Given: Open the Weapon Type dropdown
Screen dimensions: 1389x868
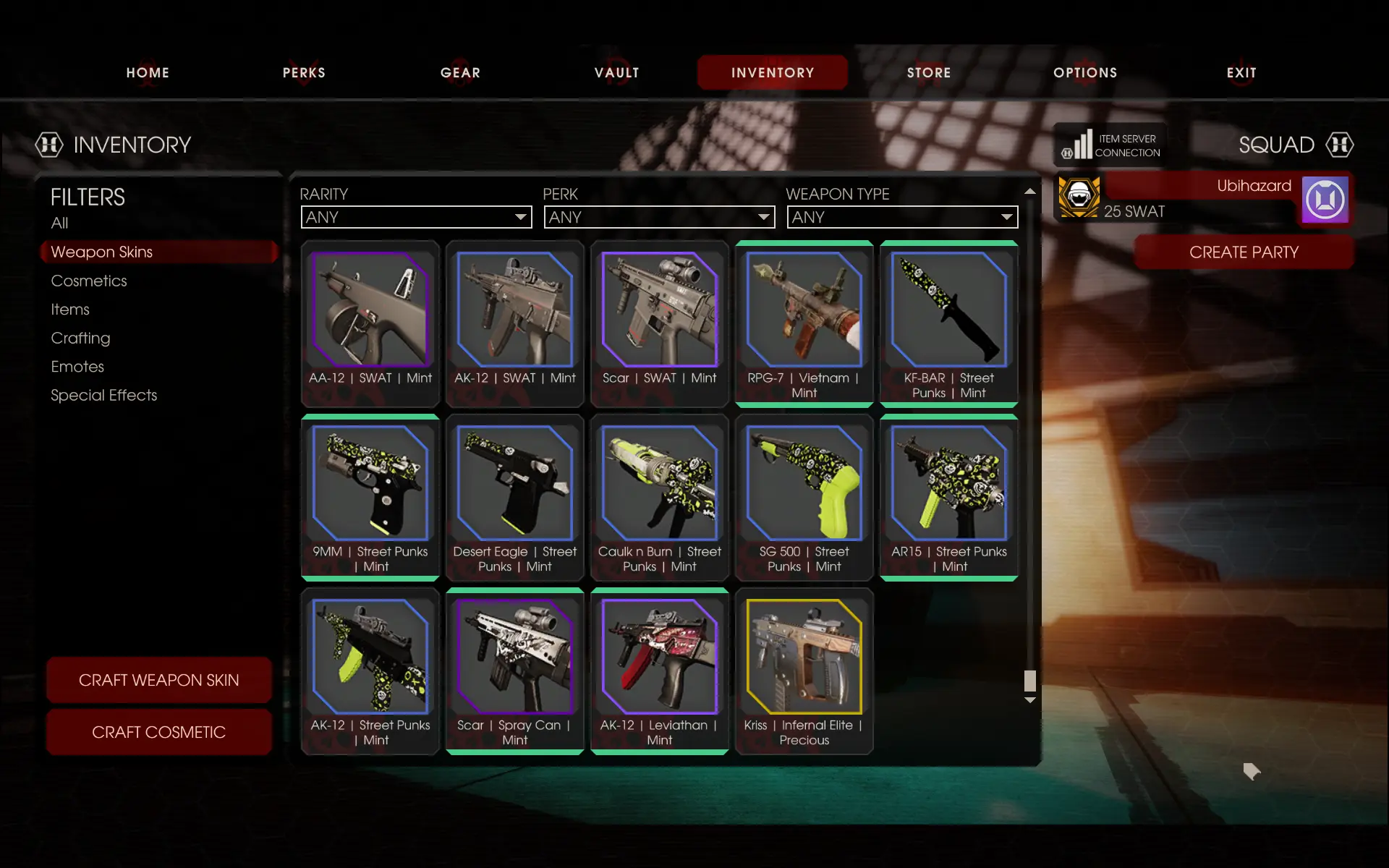Looking at the screenshot, I should tap(902, 217).
